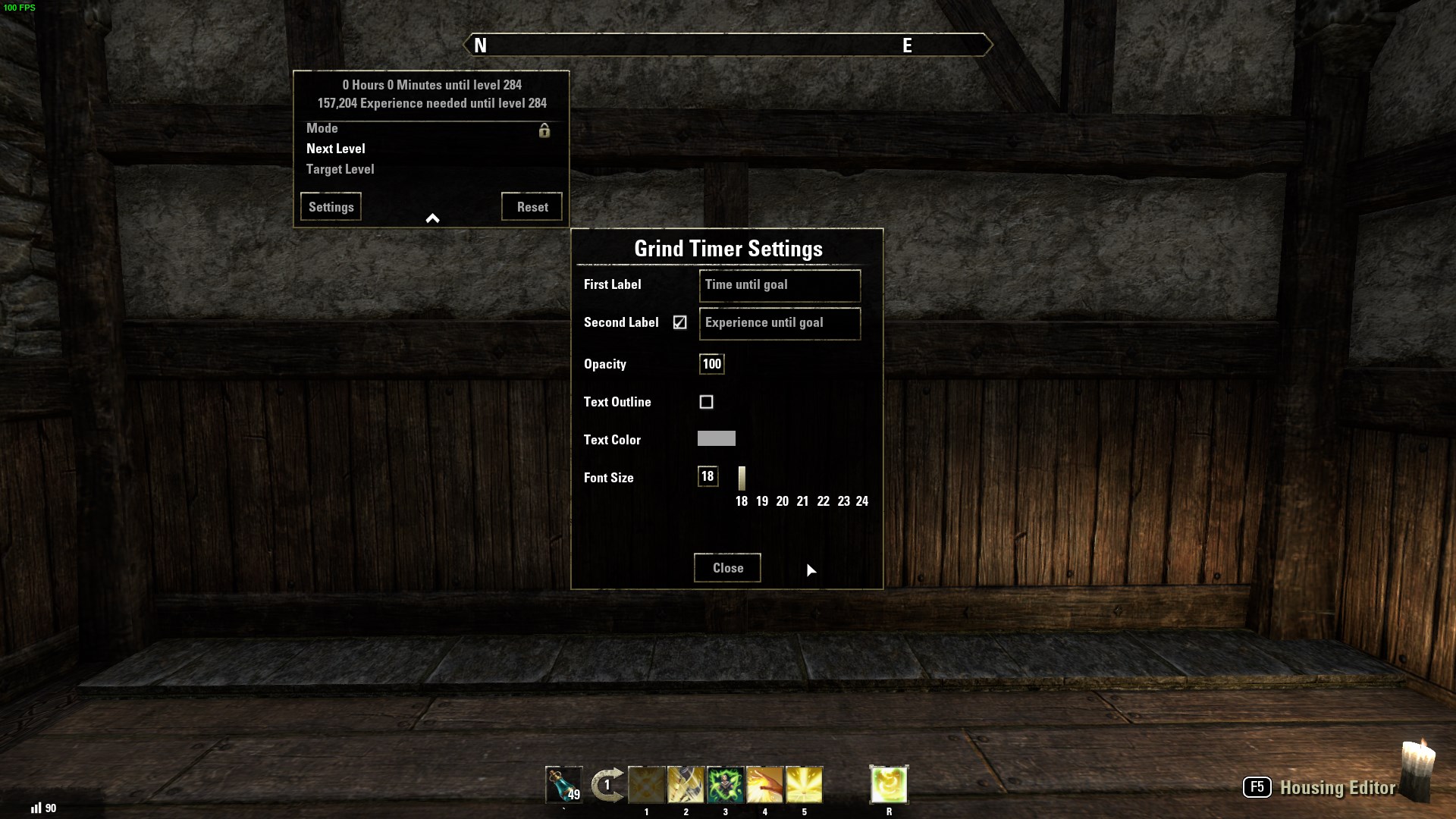Activate the fifth golden burst ability
1456x819 pixels.
click(x=804, y=785)
